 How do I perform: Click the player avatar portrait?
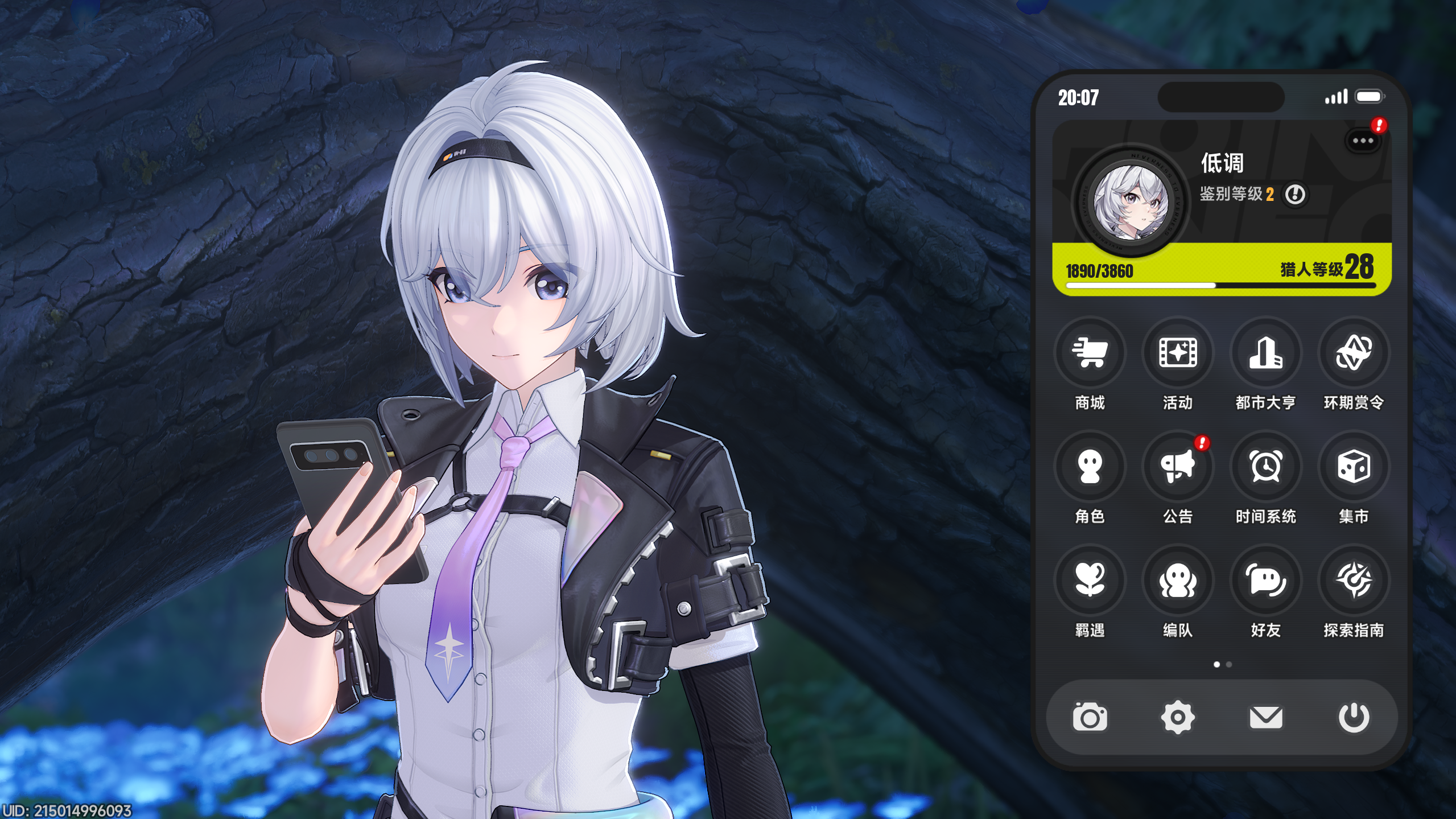(x=1131, y=203)
